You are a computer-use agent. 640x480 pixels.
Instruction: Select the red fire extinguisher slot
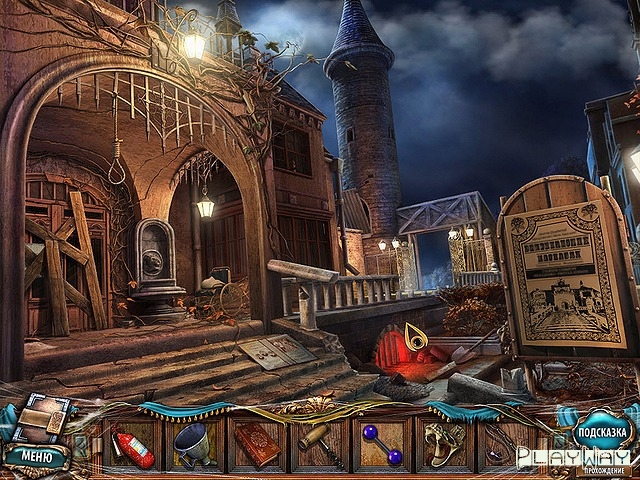coord(135,445)
